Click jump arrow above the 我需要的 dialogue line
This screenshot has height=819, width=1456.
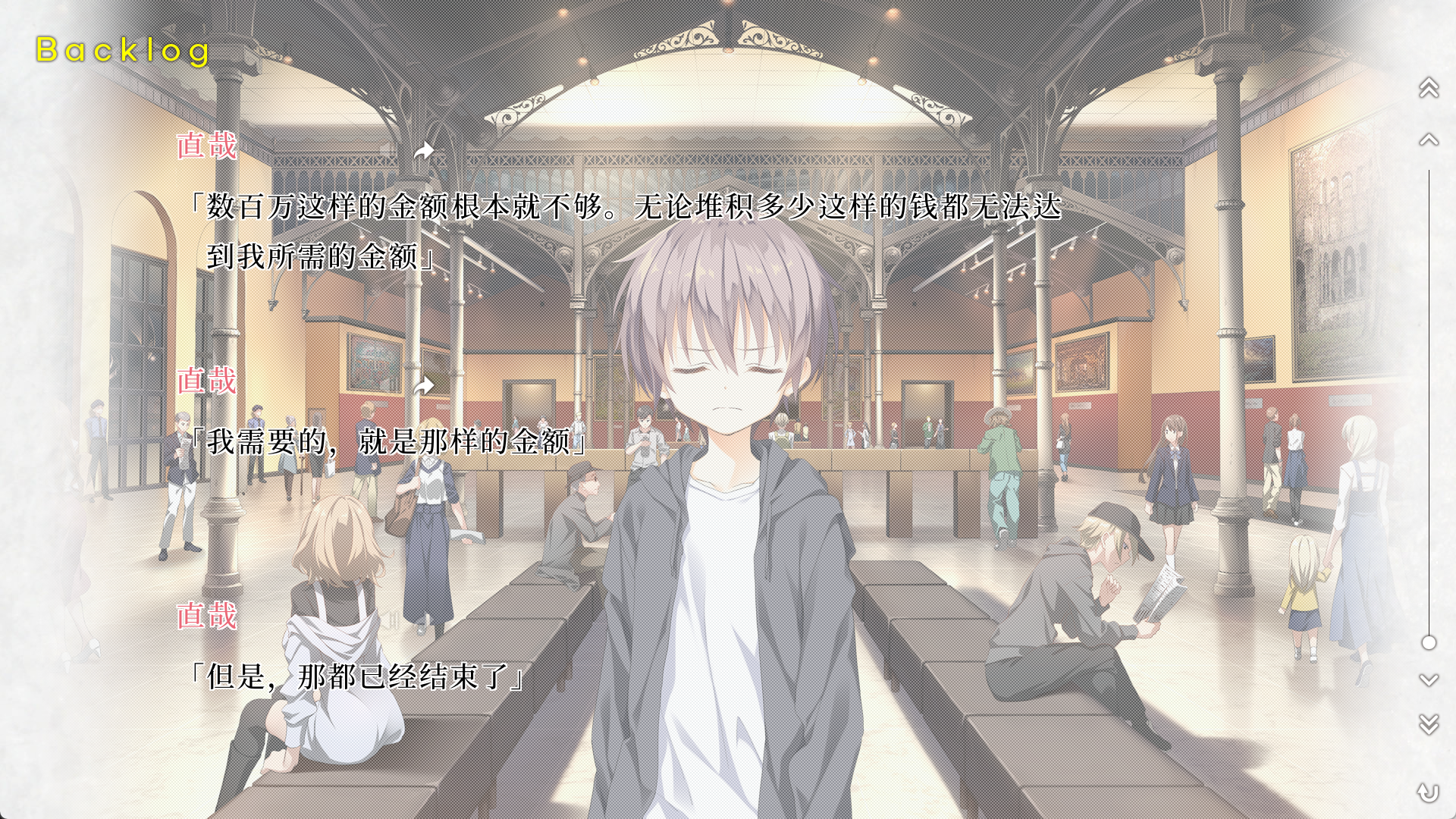[424, 387]
